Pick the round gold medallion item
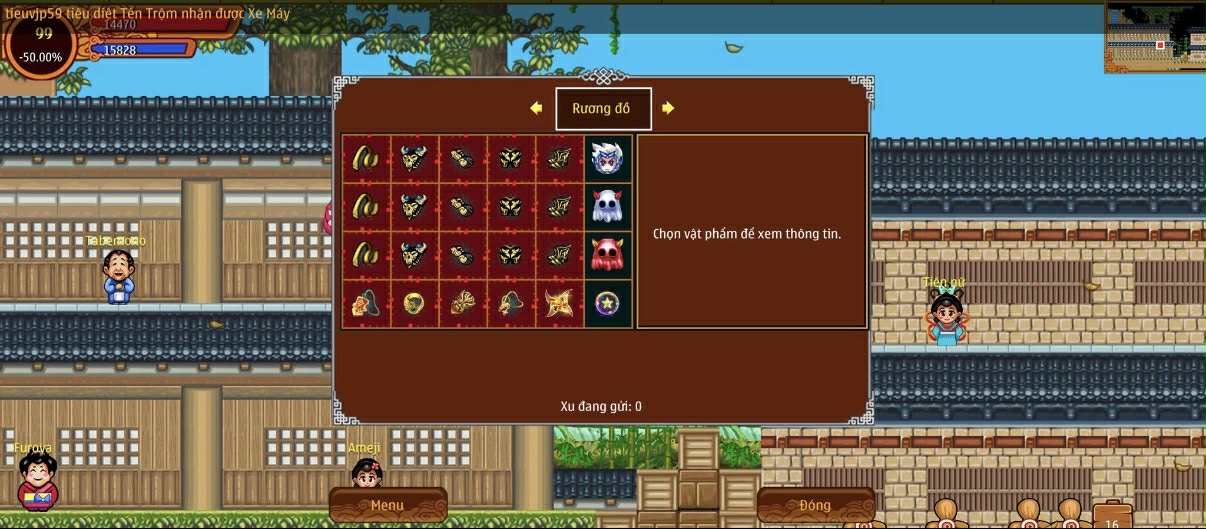This screenshot has width=1206, height=529. [413, 303]
